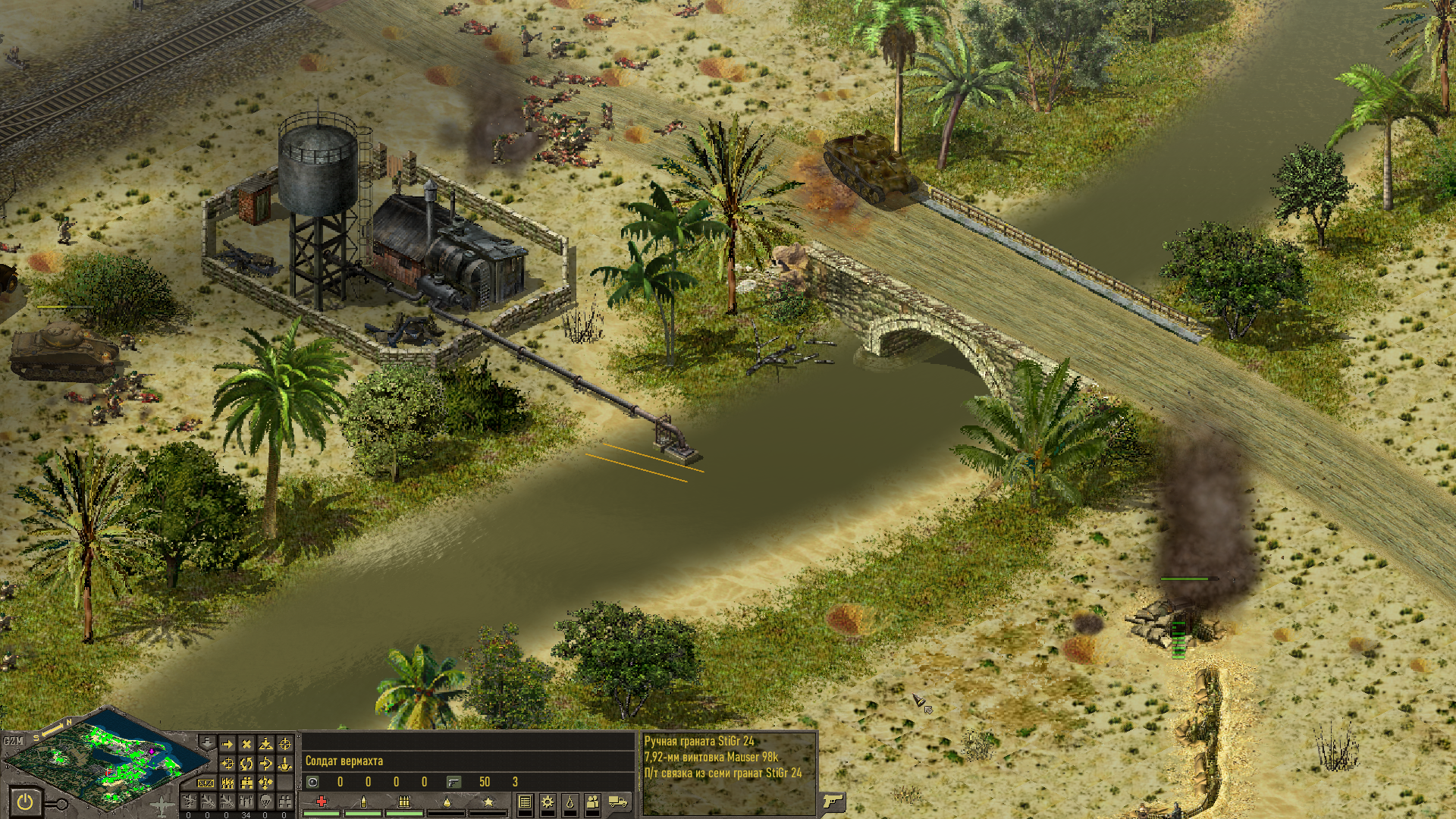
Task: Activate the stop (X) command
Action: pos(246,744)
